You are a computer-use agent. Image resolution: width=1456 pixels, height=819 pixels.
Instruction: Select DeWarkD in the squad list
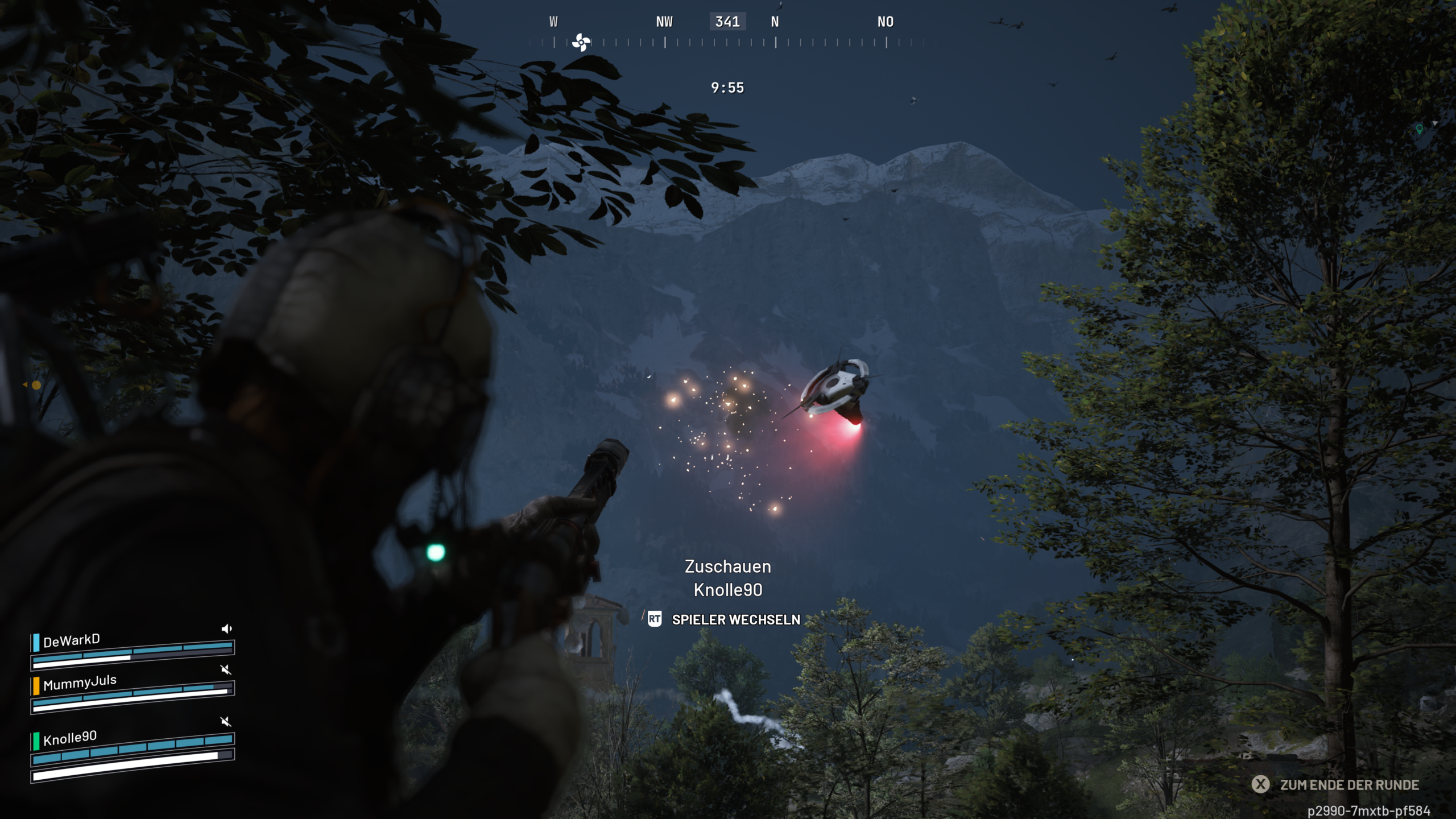click(x=72, y=640)
